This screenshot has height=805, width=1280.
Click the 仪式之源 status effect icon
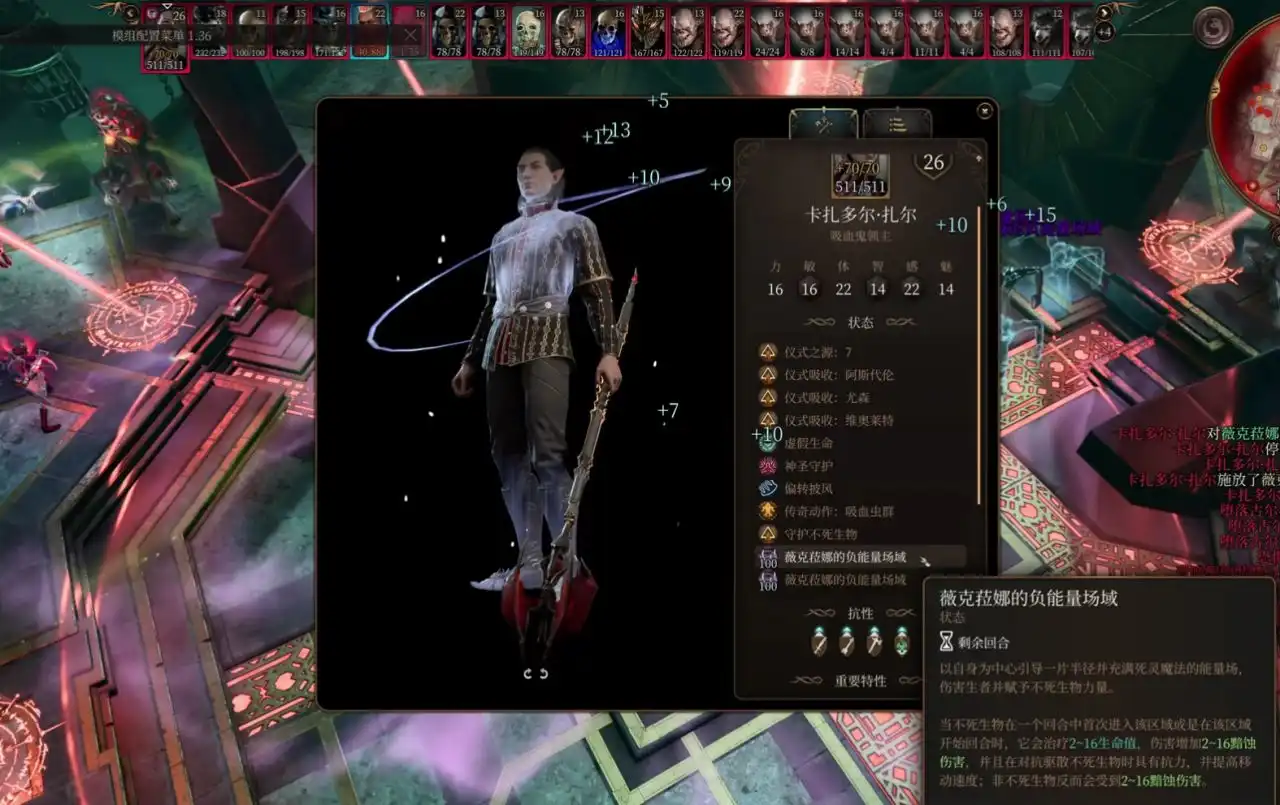coord(766,352)
